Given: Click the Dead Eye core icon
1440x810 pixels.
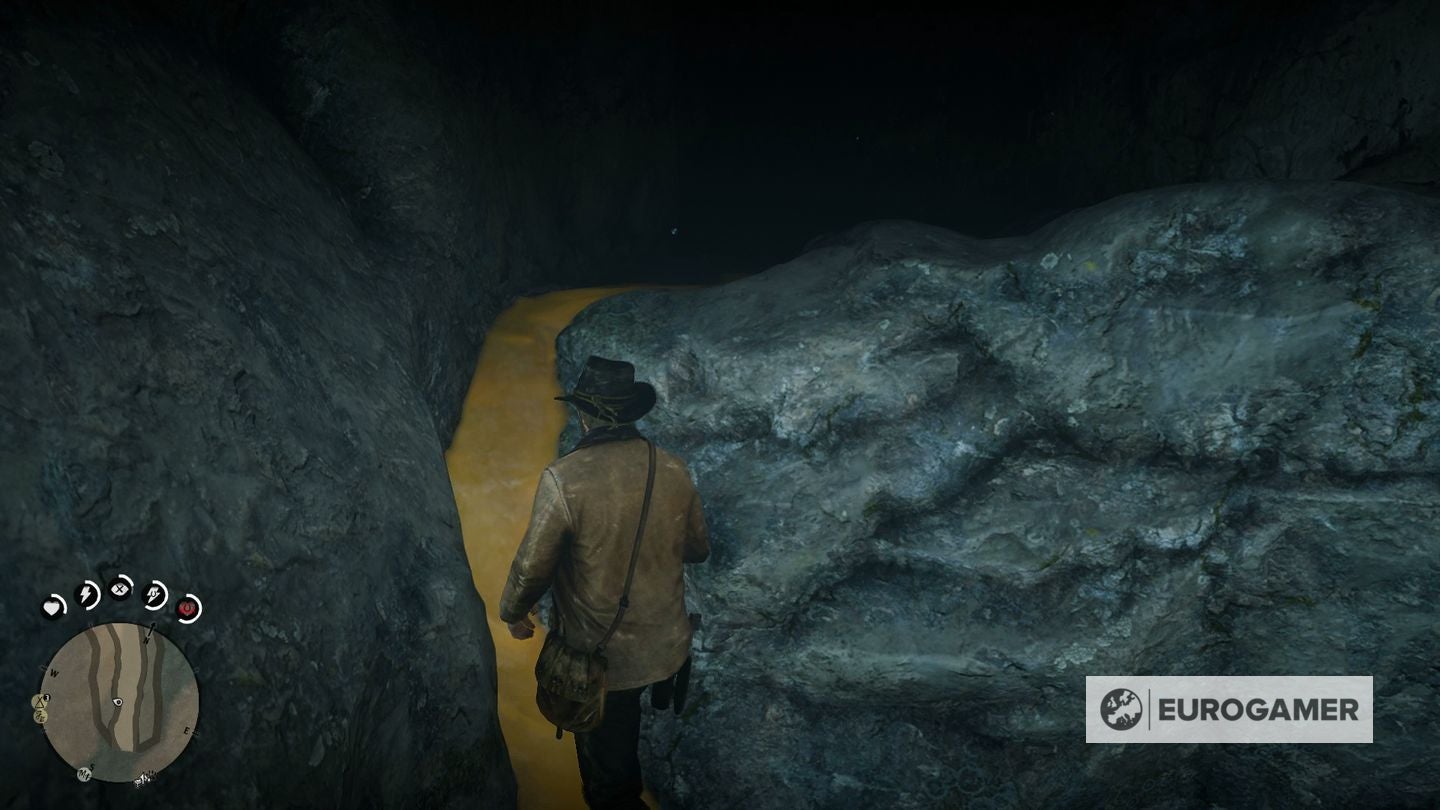Looking at the screenshot, I should pyautogui.click(x=119, y=591).
